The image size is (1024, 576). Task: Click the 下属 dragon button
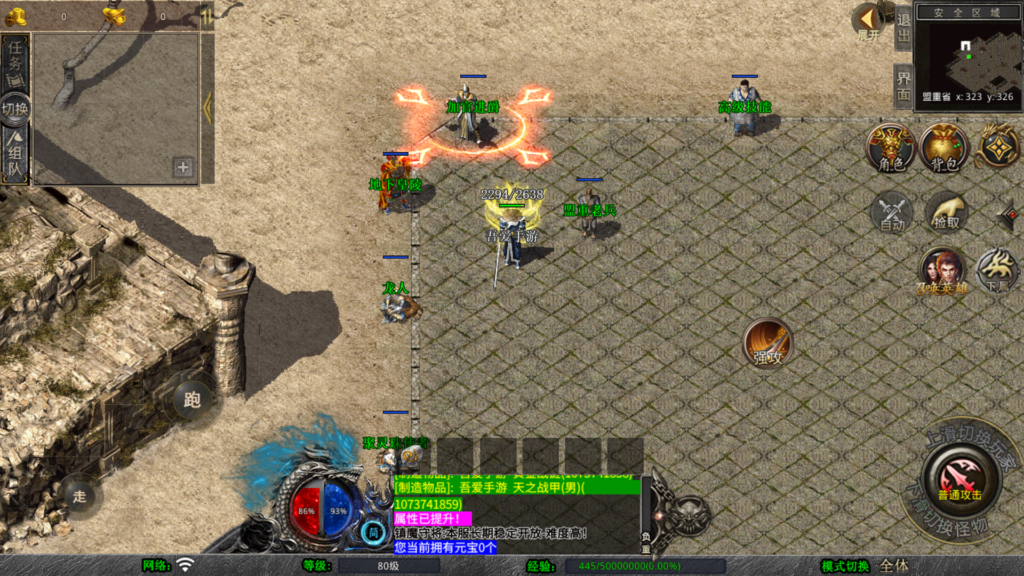[x=997, y=270]
